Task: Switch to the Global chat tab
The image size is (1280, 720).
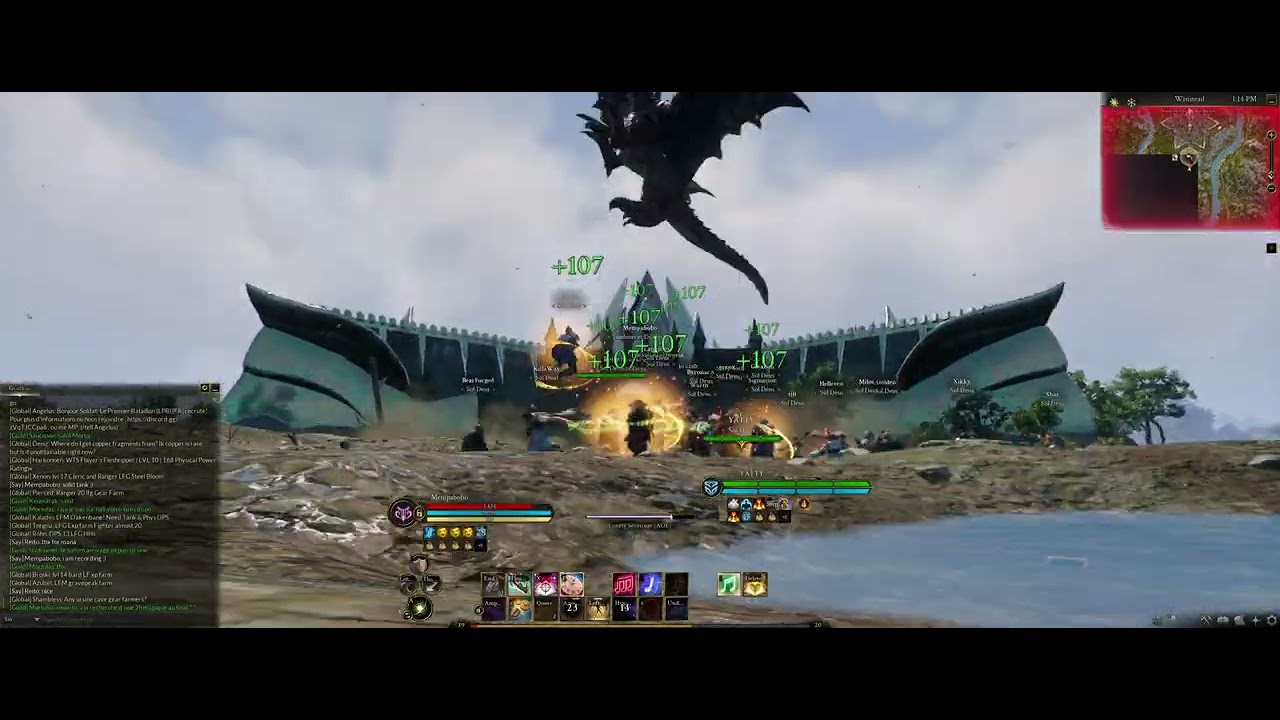Action: click(15, 387)
